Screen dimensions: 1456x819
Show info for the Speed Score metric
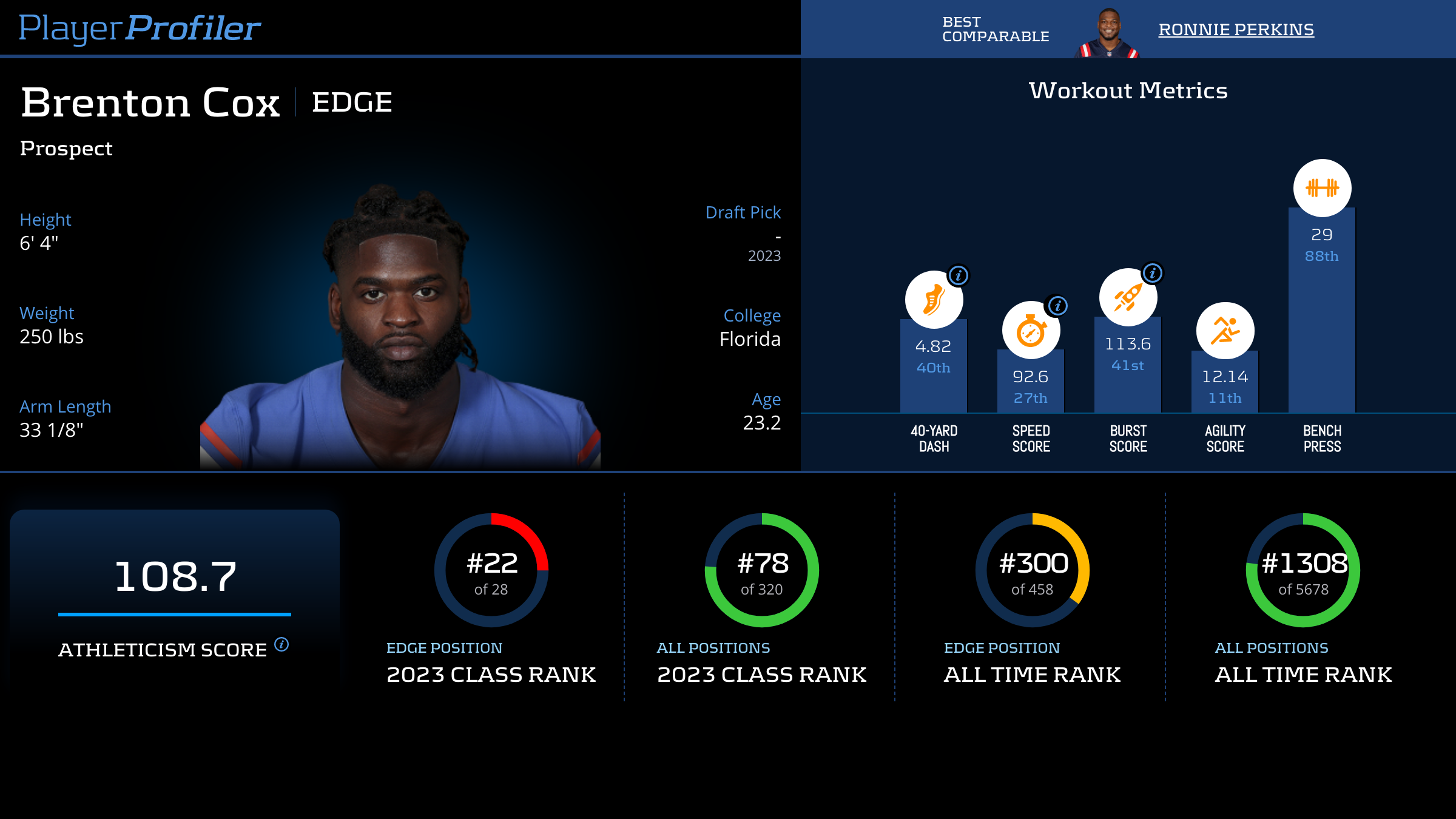(1057, 306)
